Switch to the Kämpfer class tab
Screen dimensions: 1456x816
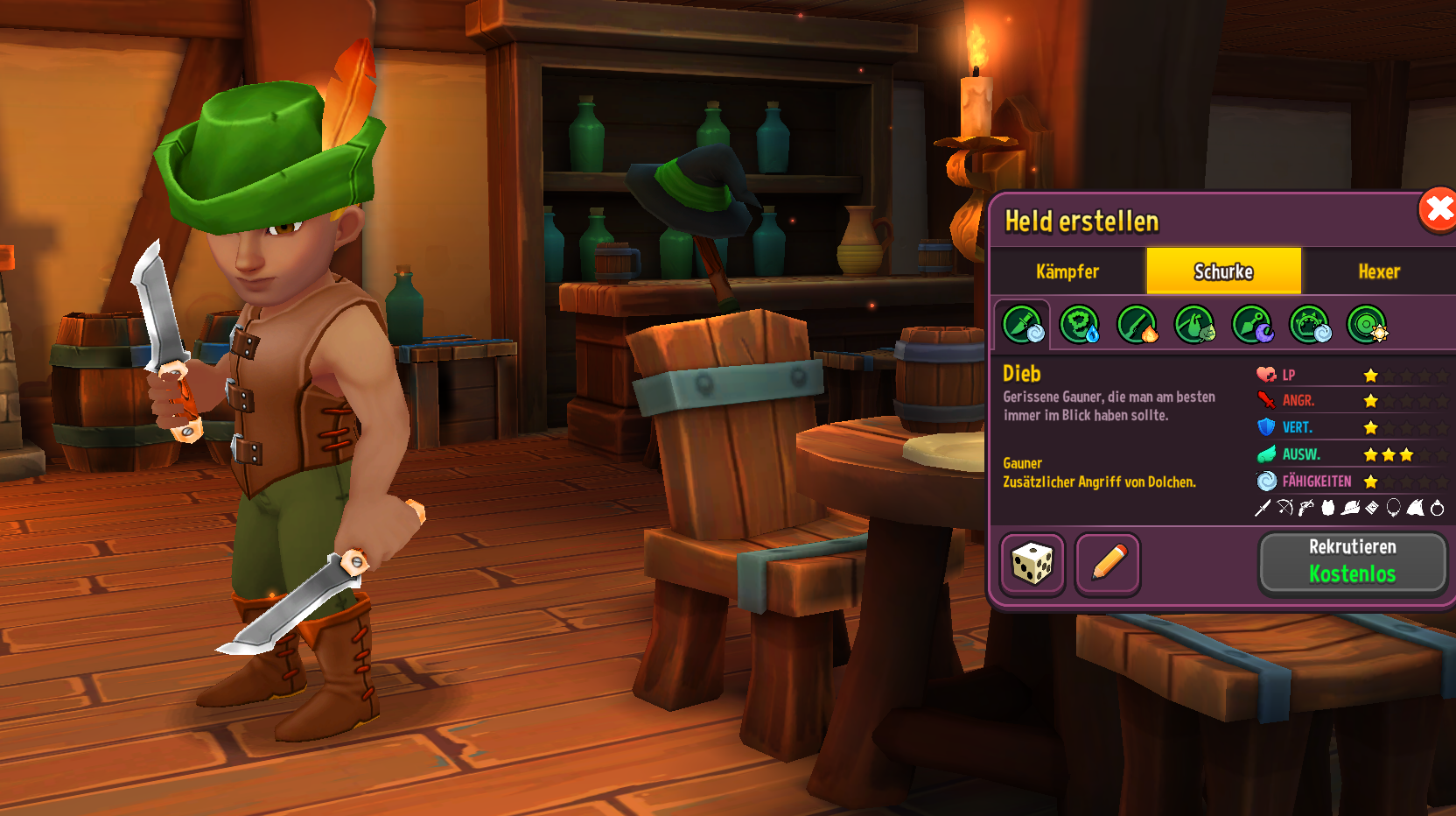[1067, 271]
